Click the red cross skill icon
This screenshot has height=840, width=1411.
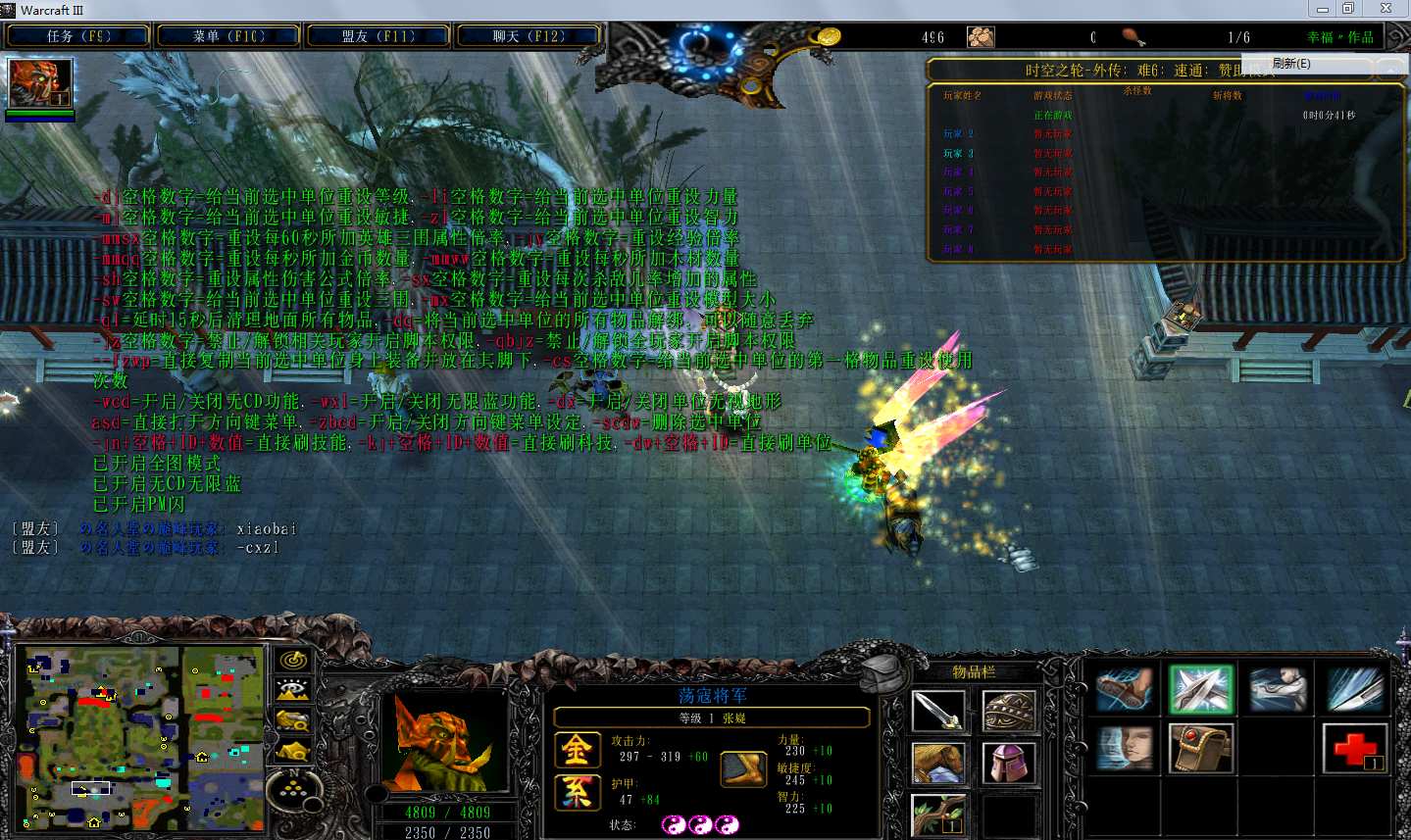[1355, 748]
